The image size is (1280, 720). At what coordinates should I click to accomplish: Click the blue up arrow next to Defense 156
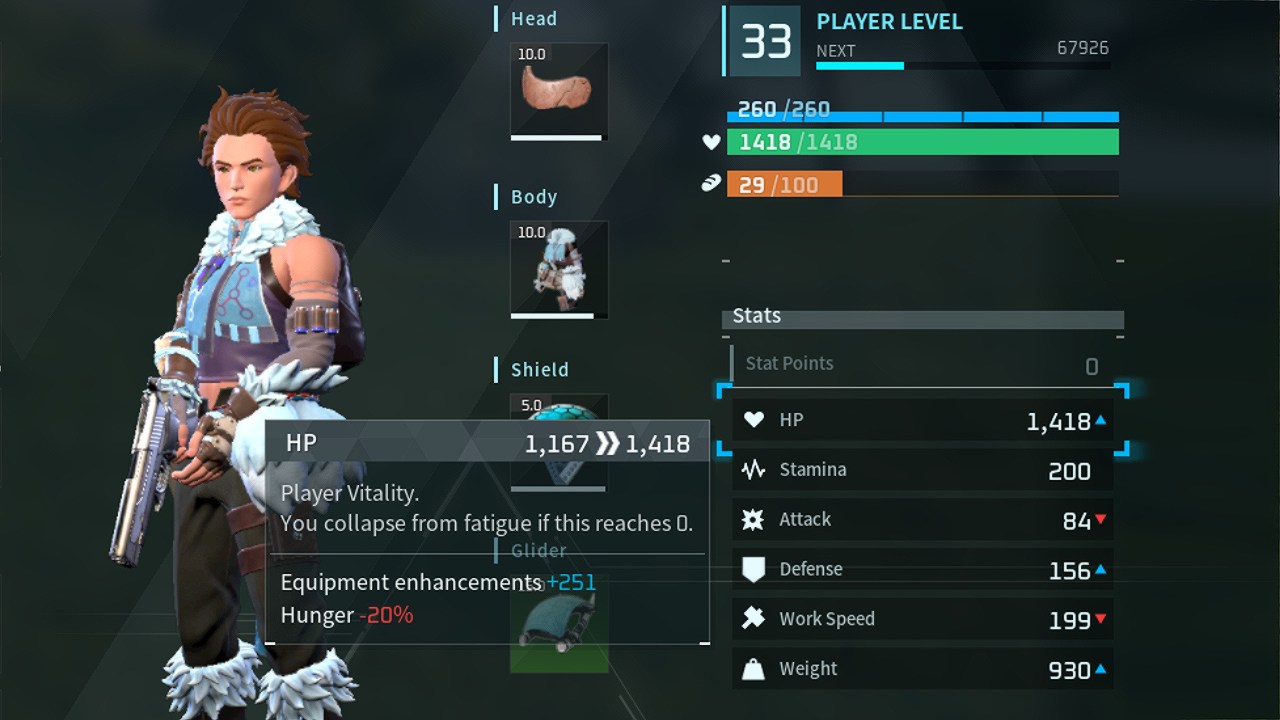click(1100, 569)
